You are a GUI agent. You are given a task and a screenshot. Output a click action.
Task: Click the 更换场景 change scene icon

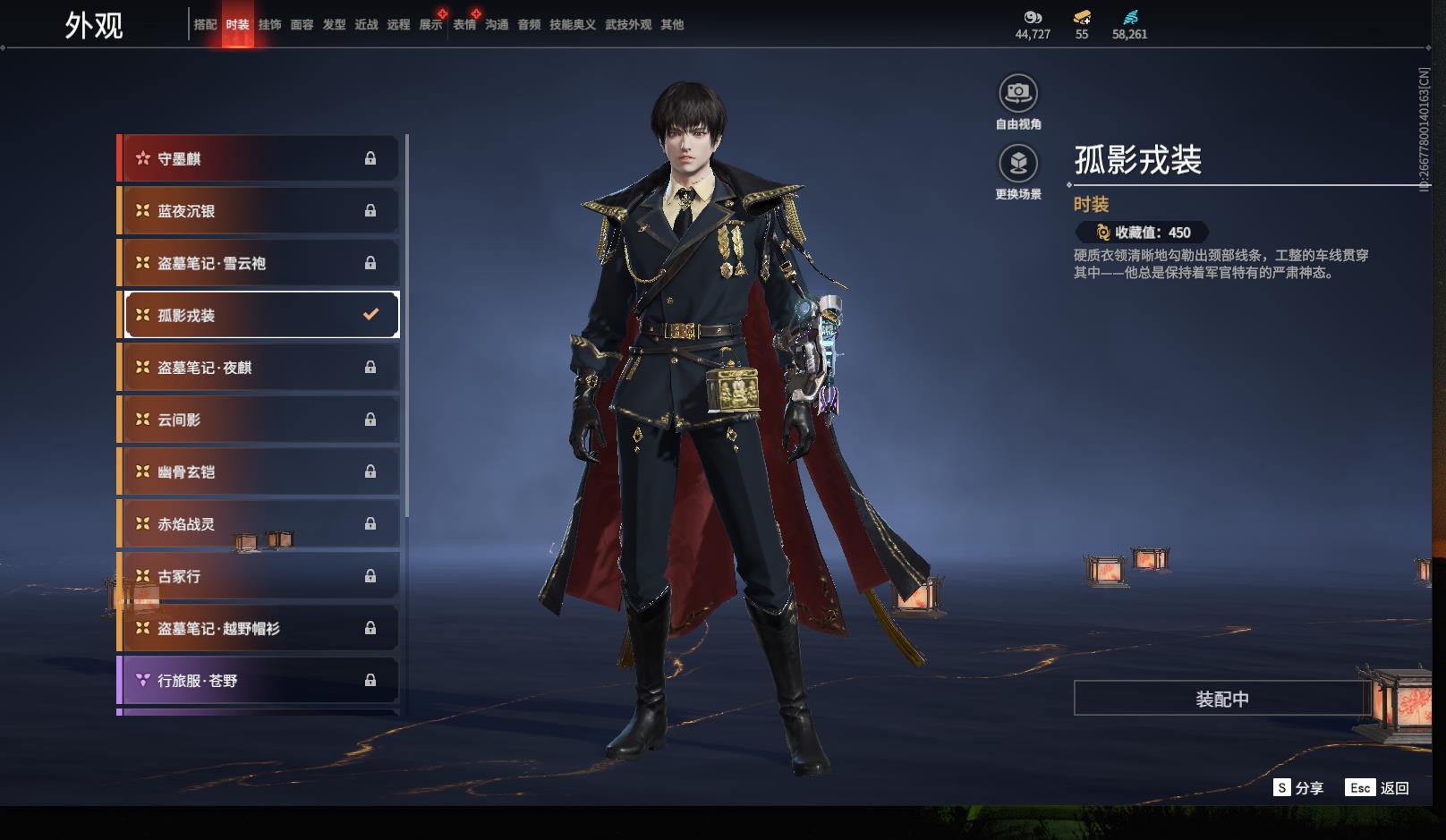1018,164
